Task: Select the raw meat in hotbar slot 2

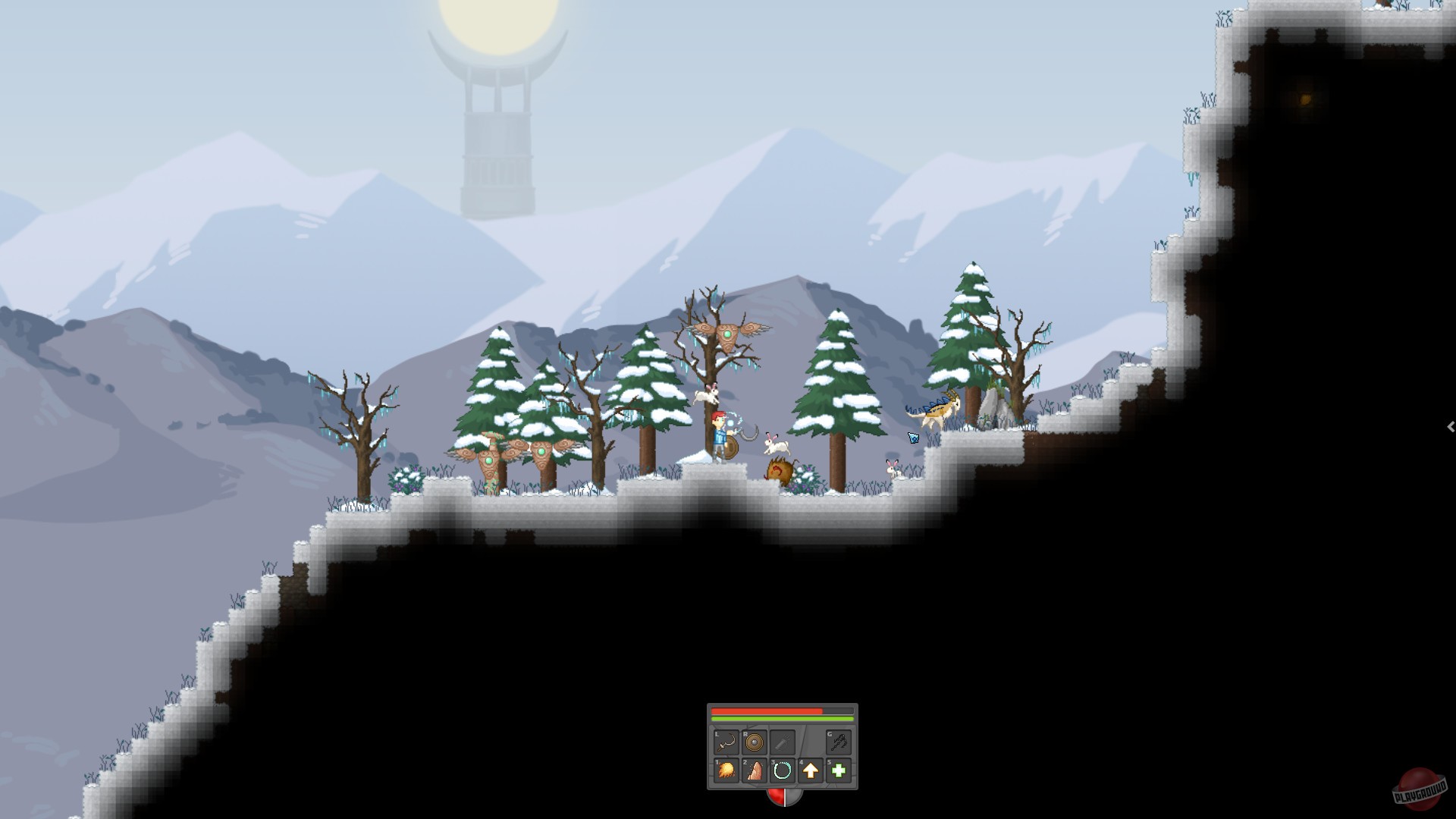Action: [754, 770]
